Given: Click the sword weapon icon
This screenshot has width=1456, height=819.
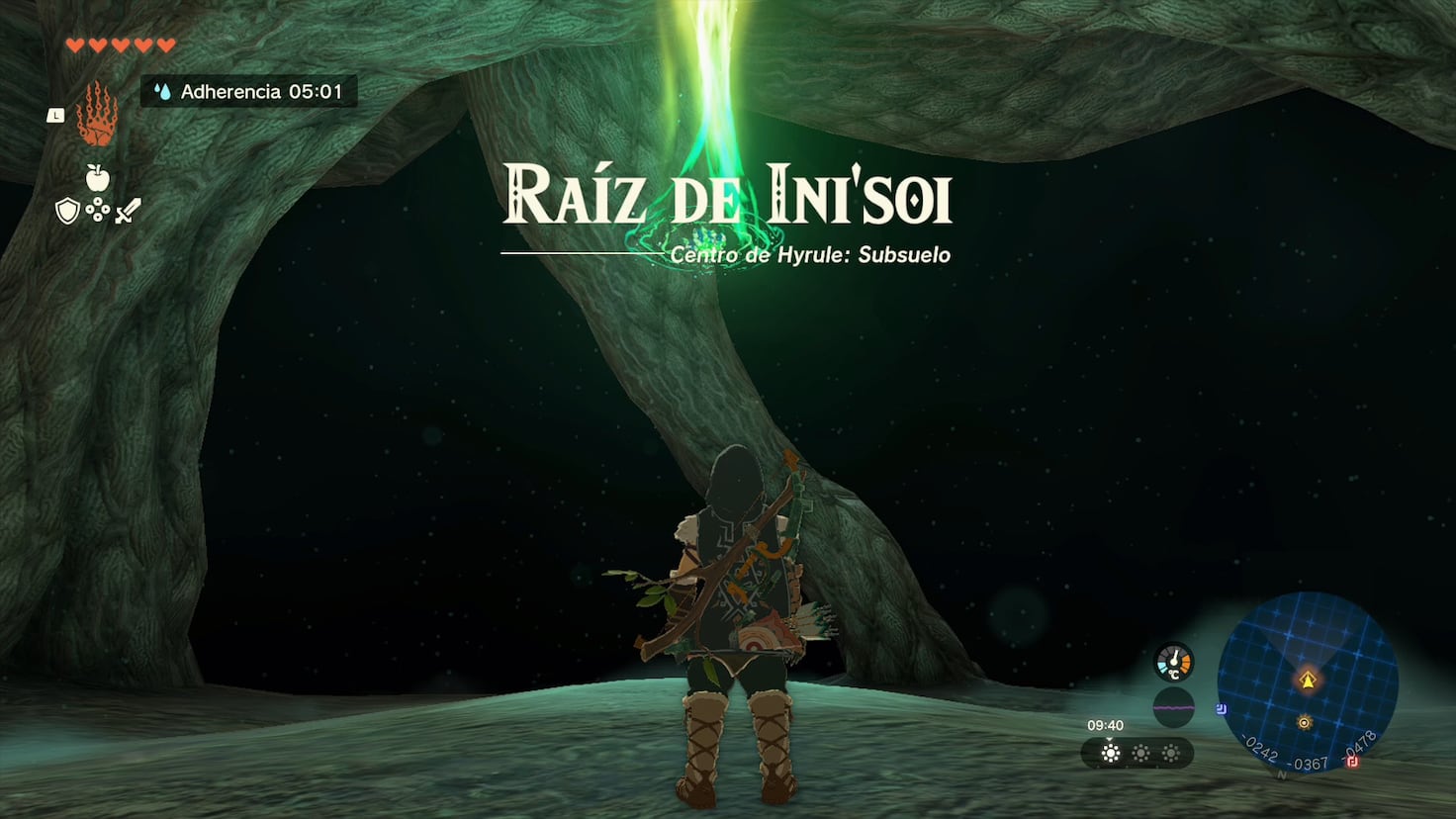Looking at the screenshot, I should pos(127,209).
